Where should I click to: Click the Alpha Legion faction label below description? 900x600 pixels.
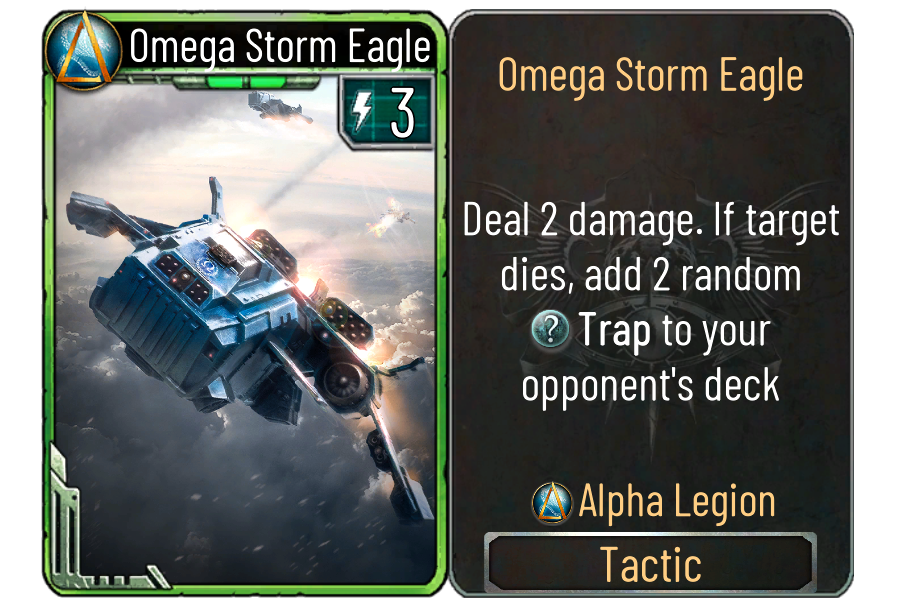tap(676, 502)
